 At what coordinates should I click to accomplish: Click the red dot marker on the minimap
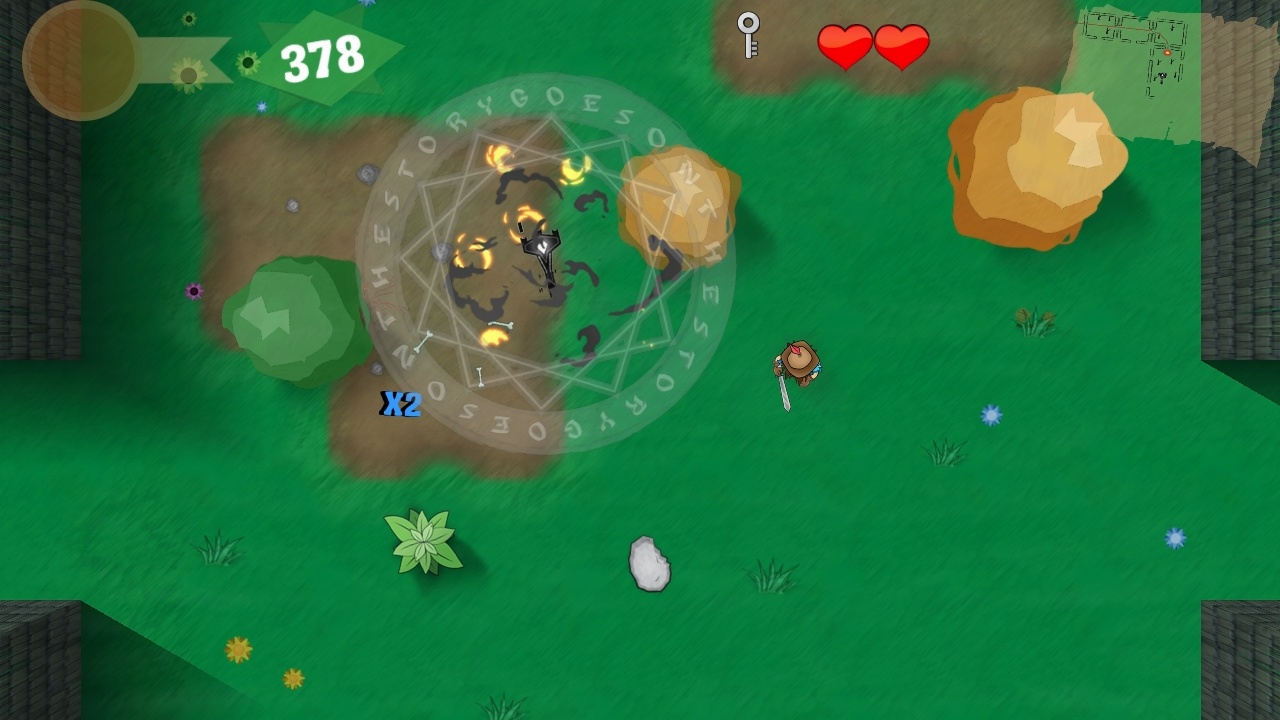pyautogui.click(x=1167, y=52)
